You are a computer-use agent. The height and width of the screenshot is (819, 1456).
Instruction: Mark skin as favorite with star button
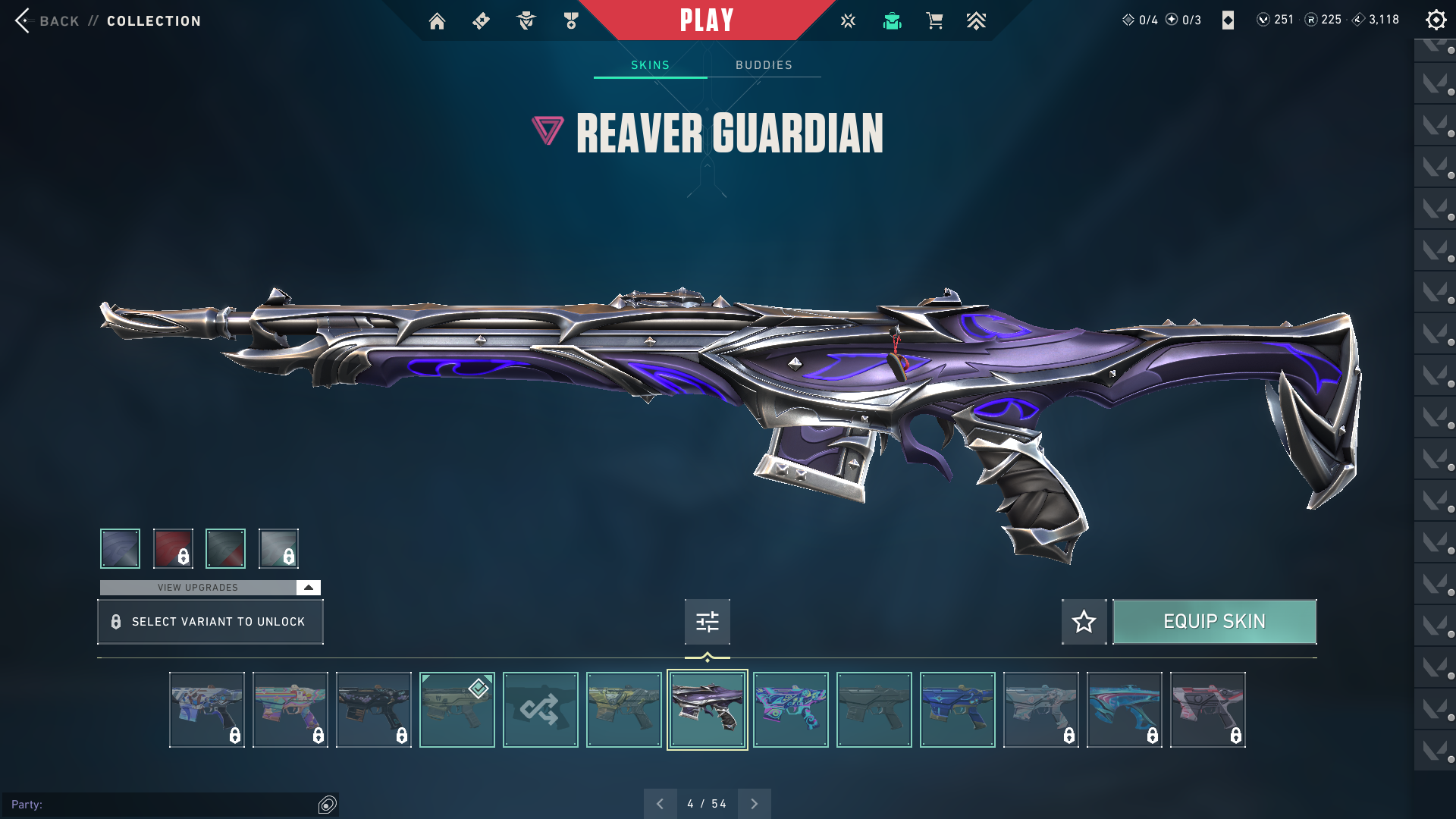[x=1084, y=622]
